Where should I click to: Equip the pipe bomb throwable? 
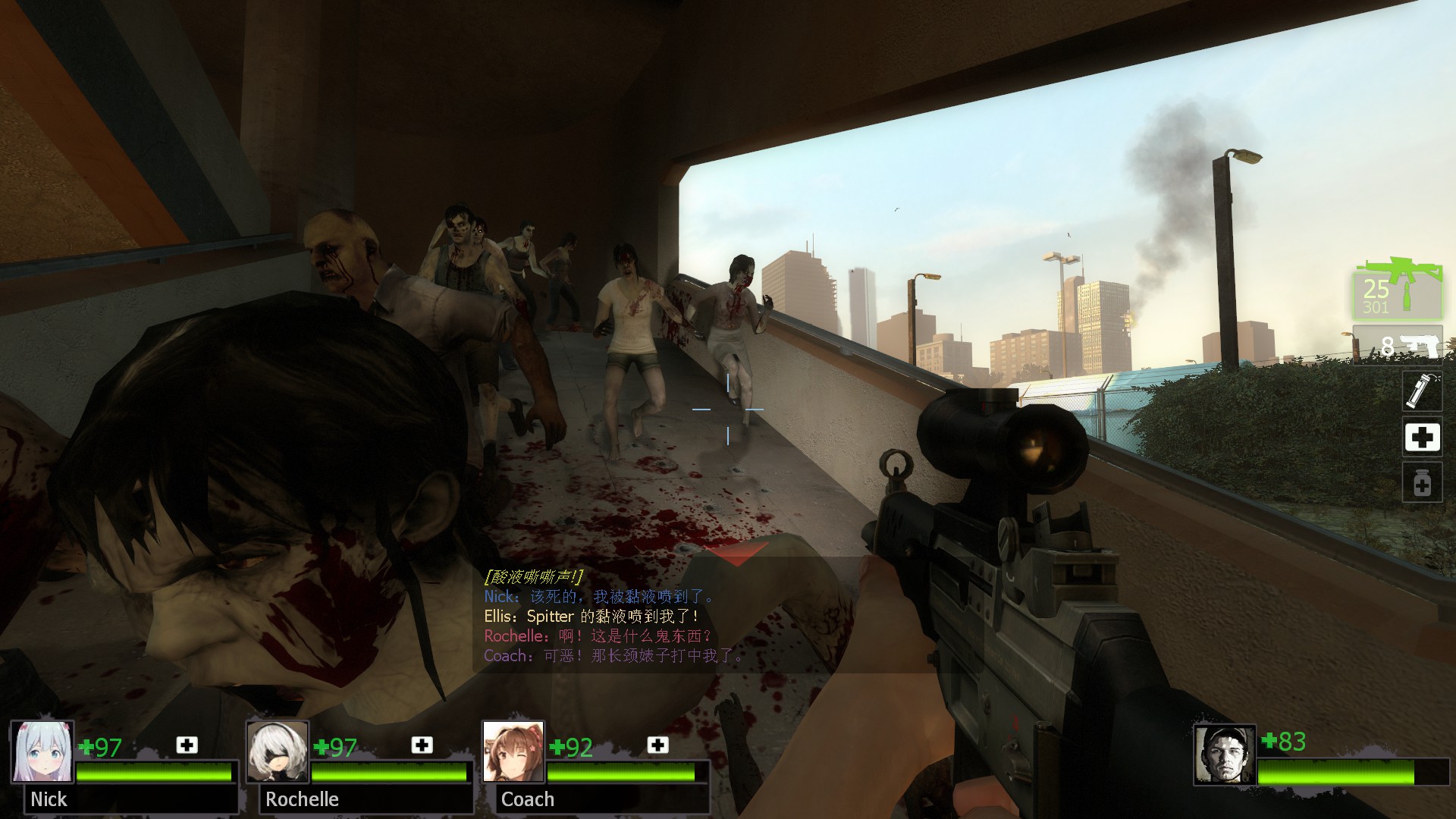[1421, 391]
